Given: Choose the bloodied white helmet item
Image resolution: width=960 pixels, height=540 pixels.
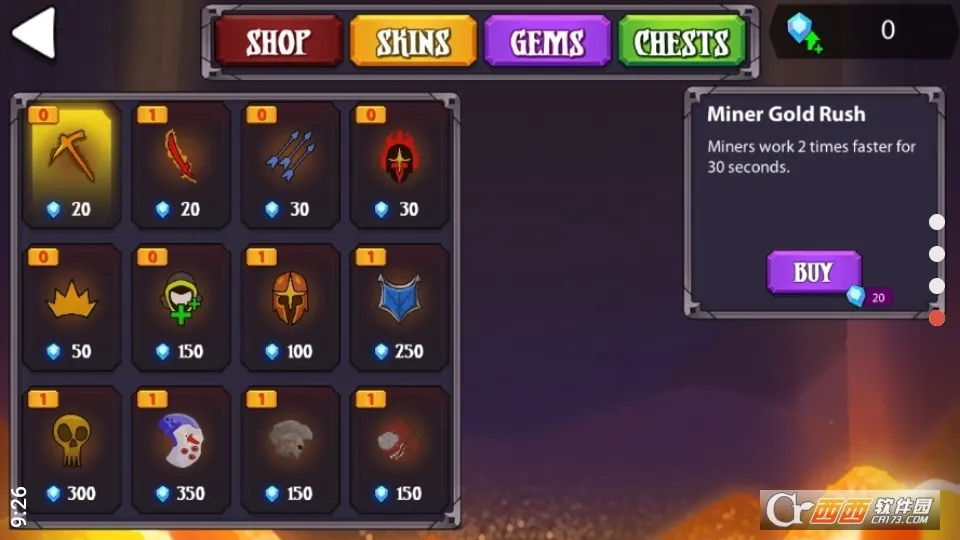Looking at the screenshot, I should click(x=180, y=449).
